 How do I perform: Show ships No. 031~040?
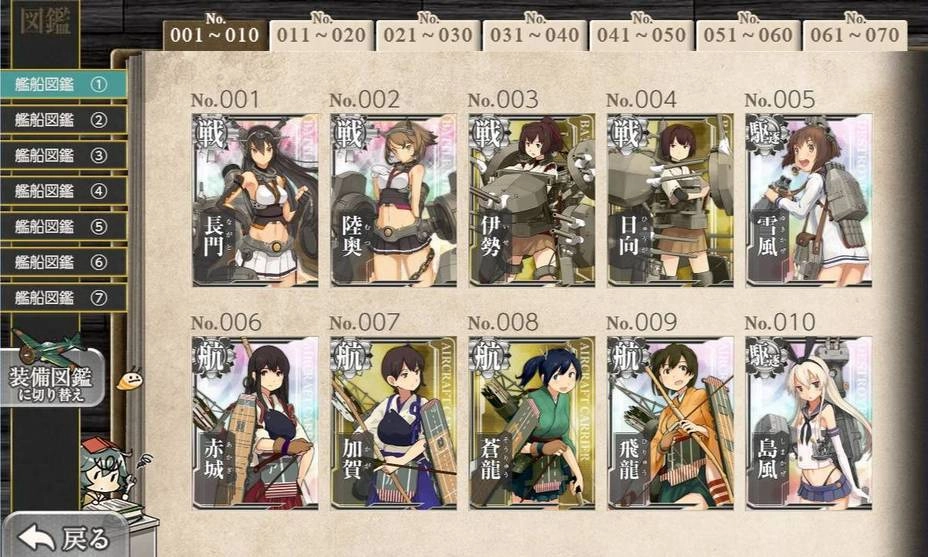point(536,36)
